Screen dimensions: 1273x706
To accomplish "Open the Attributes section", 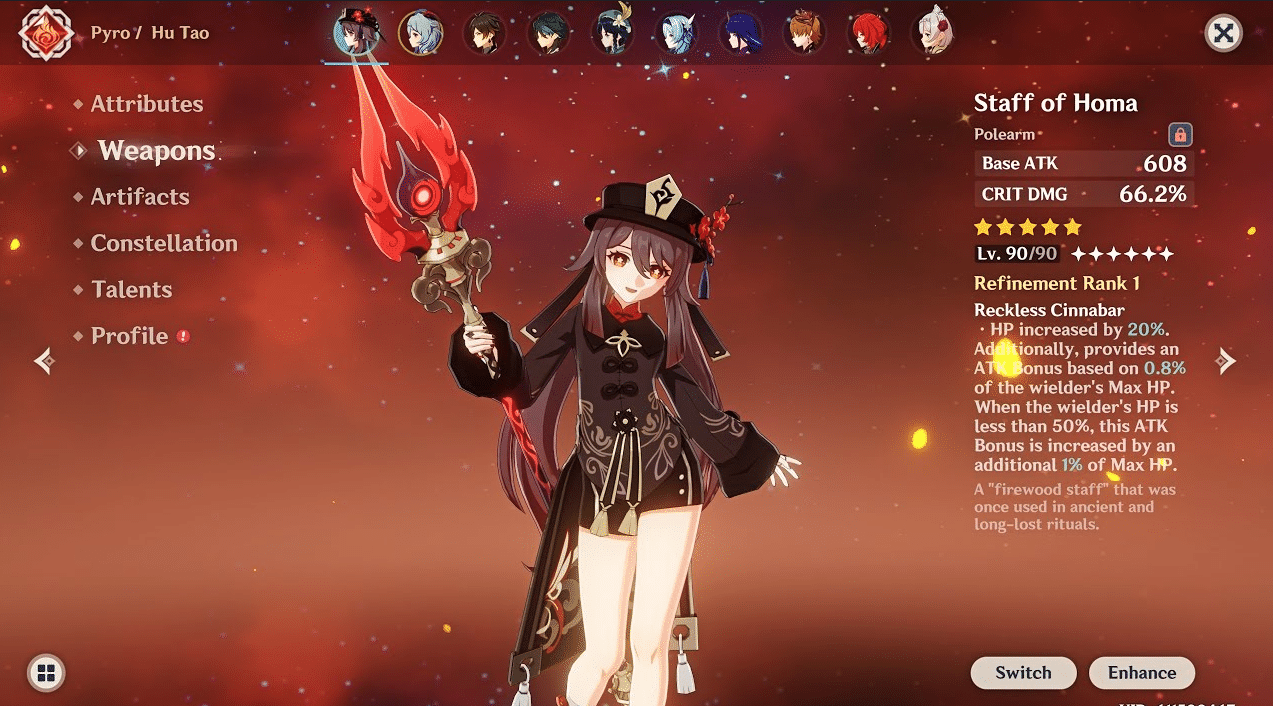I will click(146, 104).
